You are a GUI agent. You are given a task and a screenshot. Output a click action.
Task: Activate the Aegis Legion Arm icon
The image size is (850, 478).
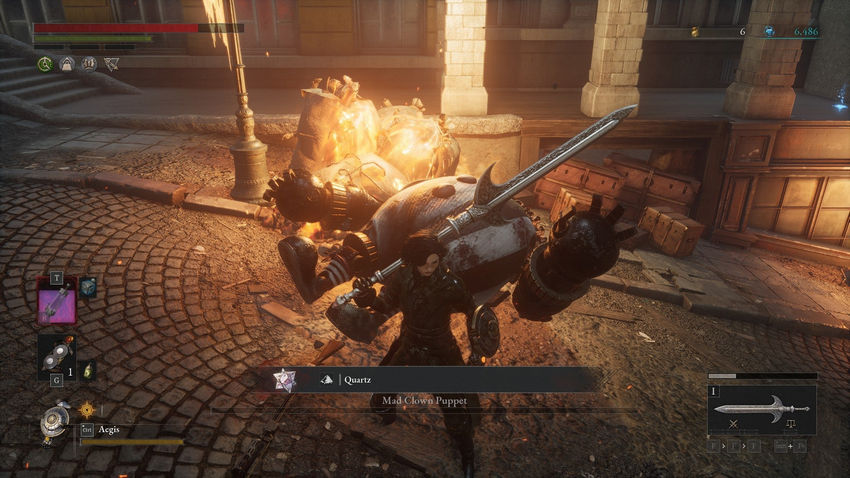(x=53, y=422)
